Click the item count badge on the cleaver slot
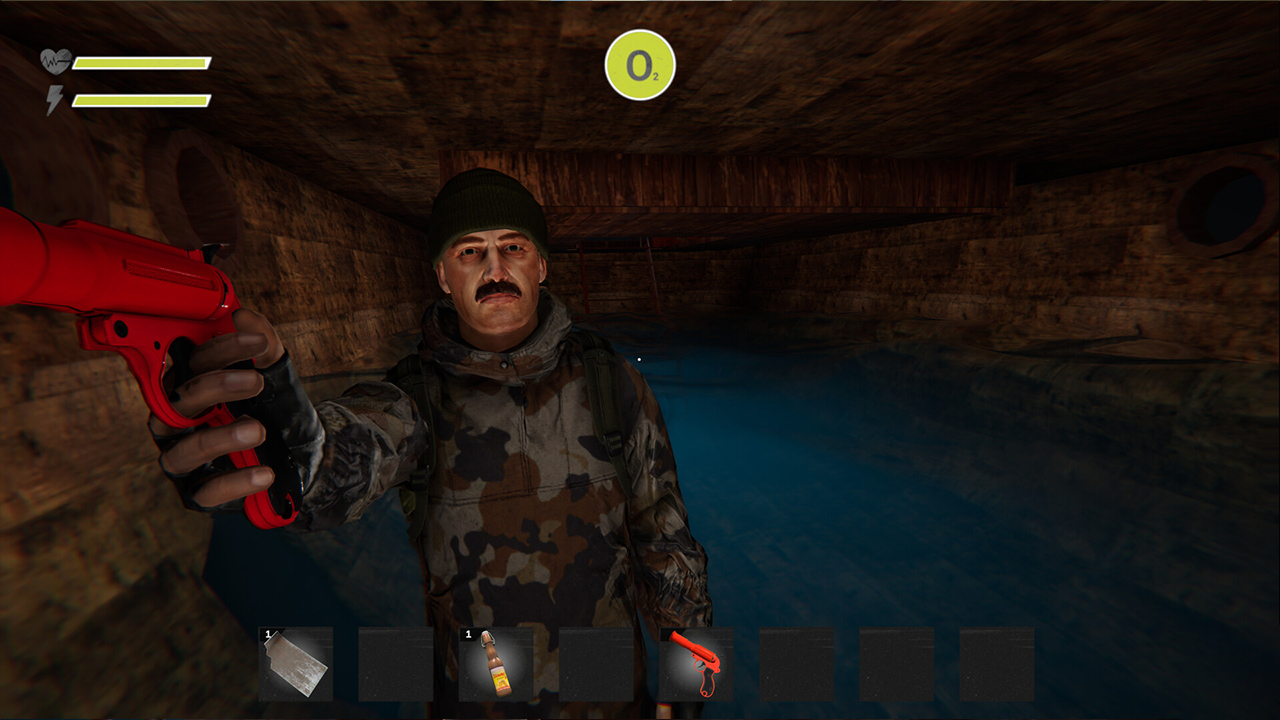This screenshot has height=720, width=1280. (267, 634)
